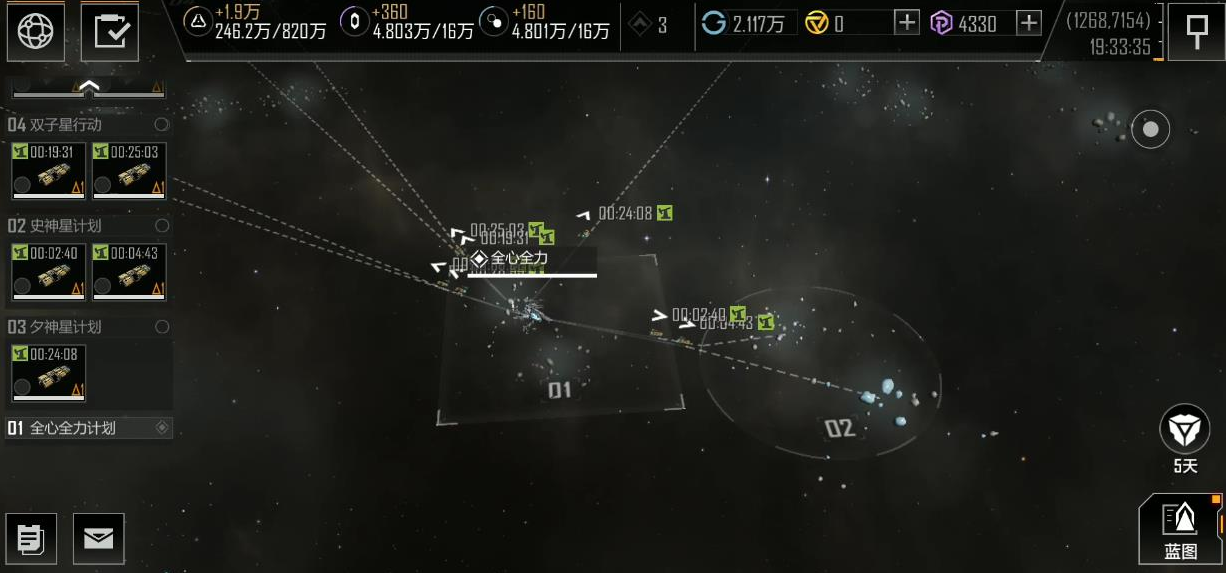Open the notes clipboard button
Image resolution: width=1226 pixels, height=573 pixels.
(x=31, y=538)
